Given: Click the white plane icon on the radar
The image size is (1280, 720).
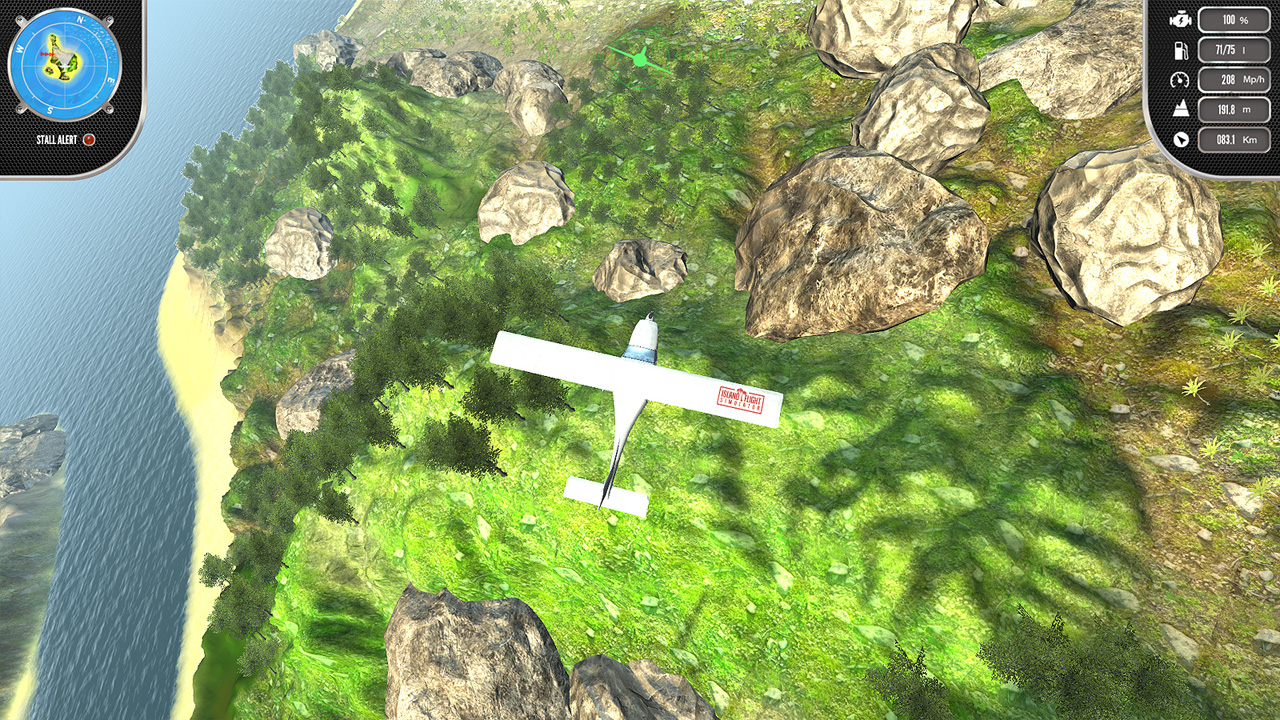Looking at the screenshot, I should click(64, 64).
